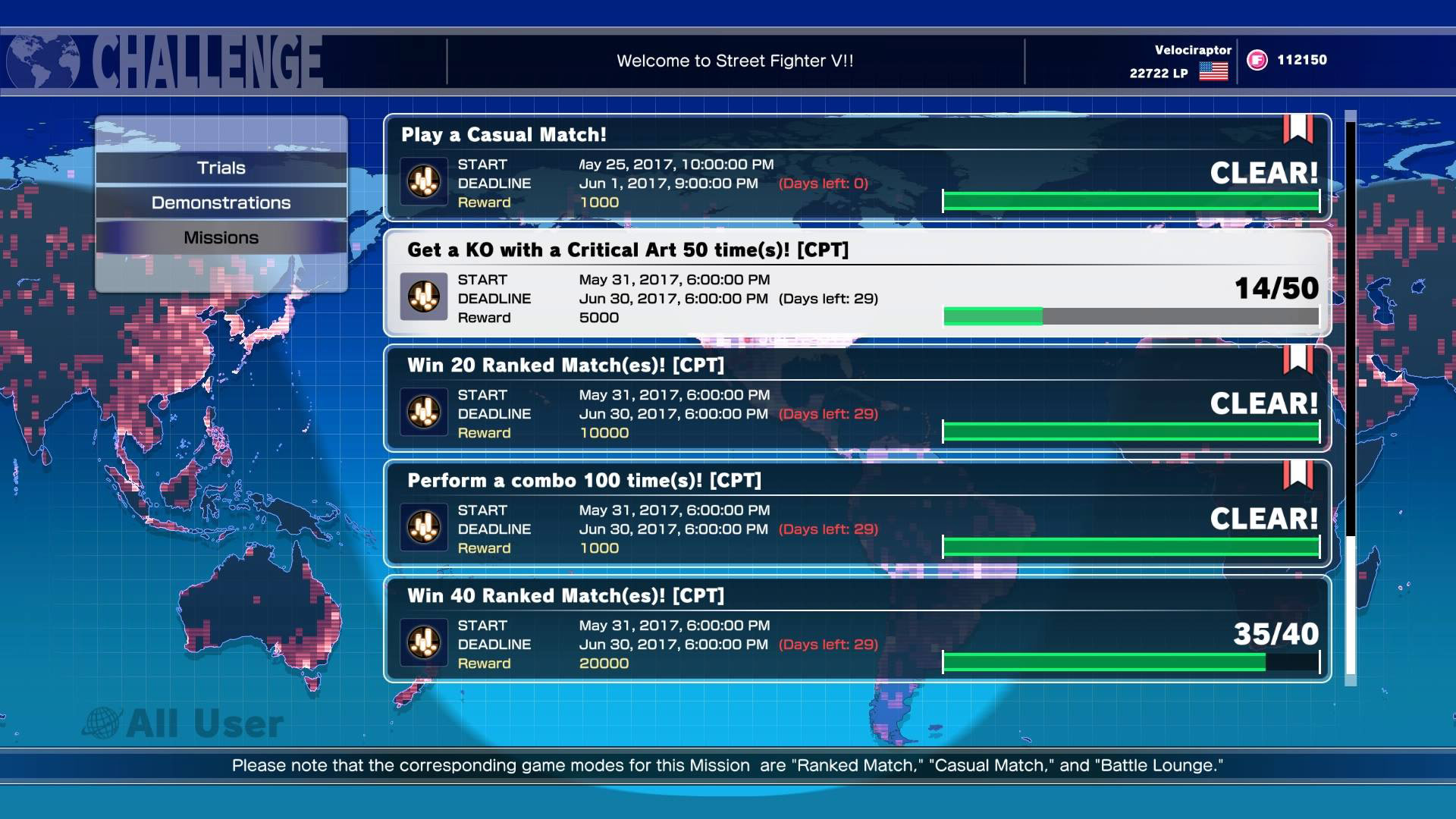Select the Critical Art mission trophy icon
Screen dimensions: 1456x819
tap(423, 297)
